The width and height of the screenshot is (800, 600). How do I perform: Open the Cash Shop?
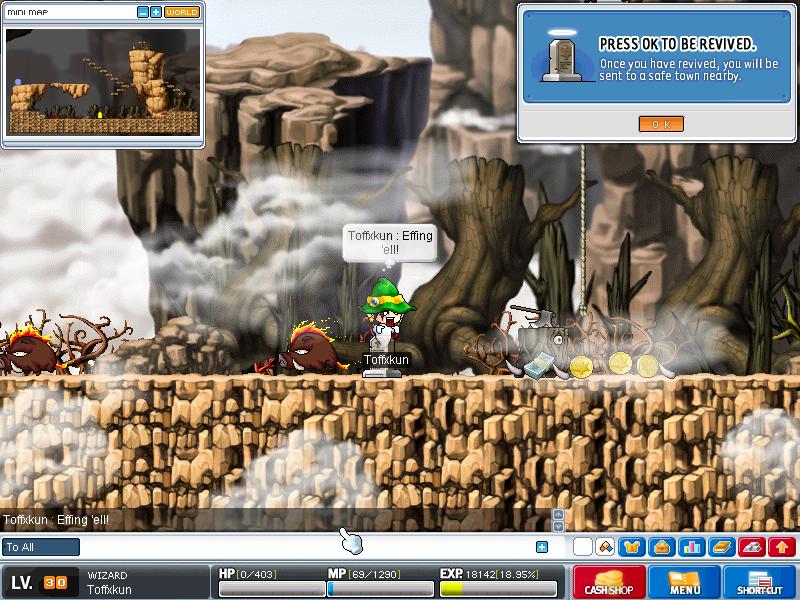coord(609,582)
